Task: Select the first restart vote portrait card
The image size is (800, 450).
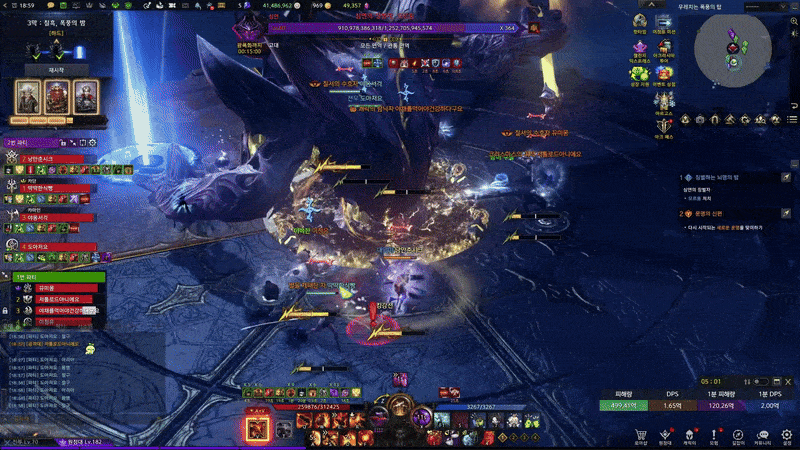Action: (26, 96)
